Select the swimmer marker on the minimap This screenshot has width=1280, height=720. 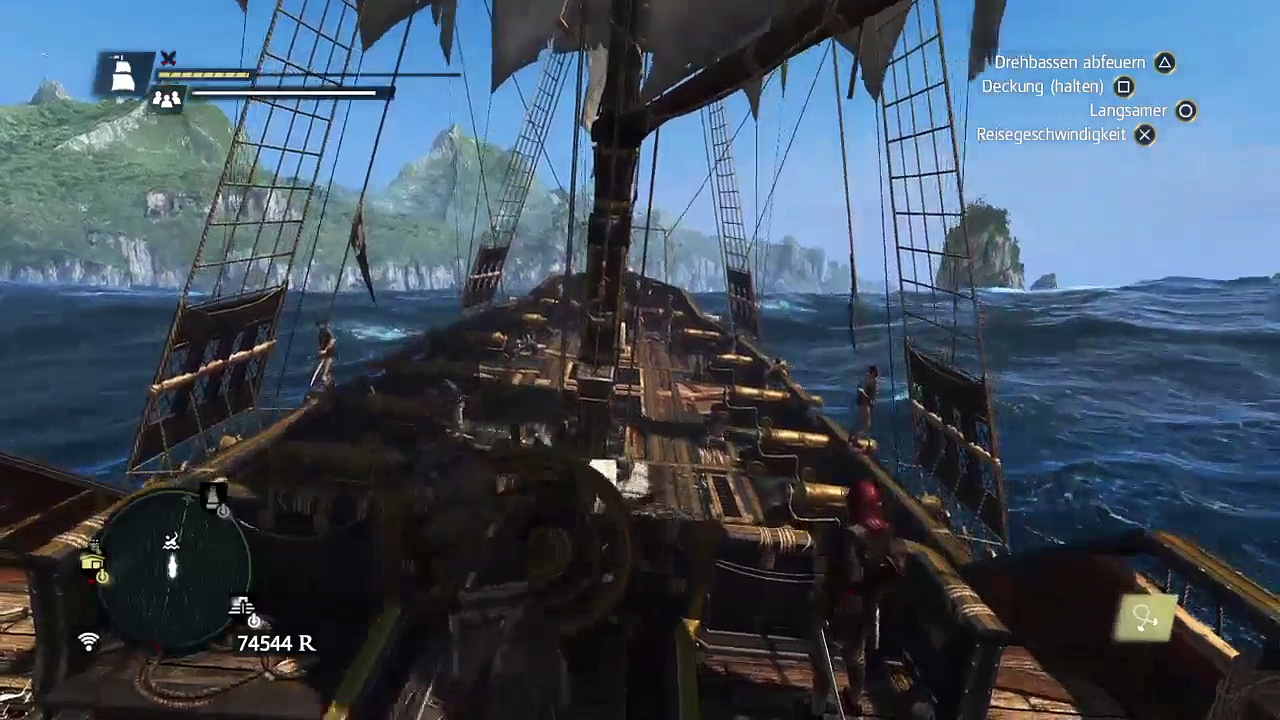172,542
